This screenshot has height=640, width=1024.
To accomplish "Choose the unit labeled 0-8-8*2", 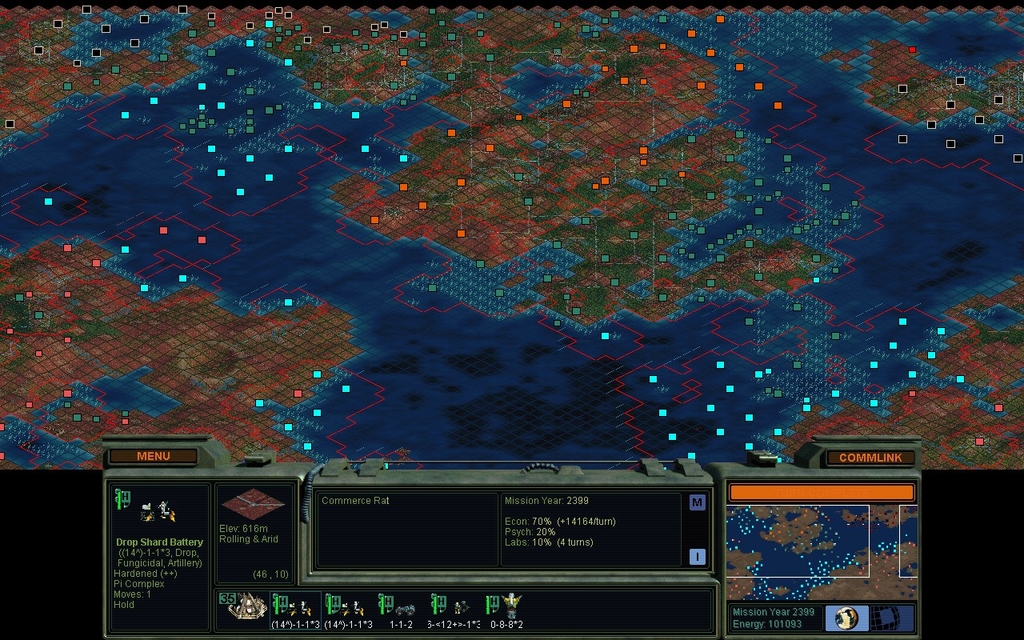I will pos(507,608).
